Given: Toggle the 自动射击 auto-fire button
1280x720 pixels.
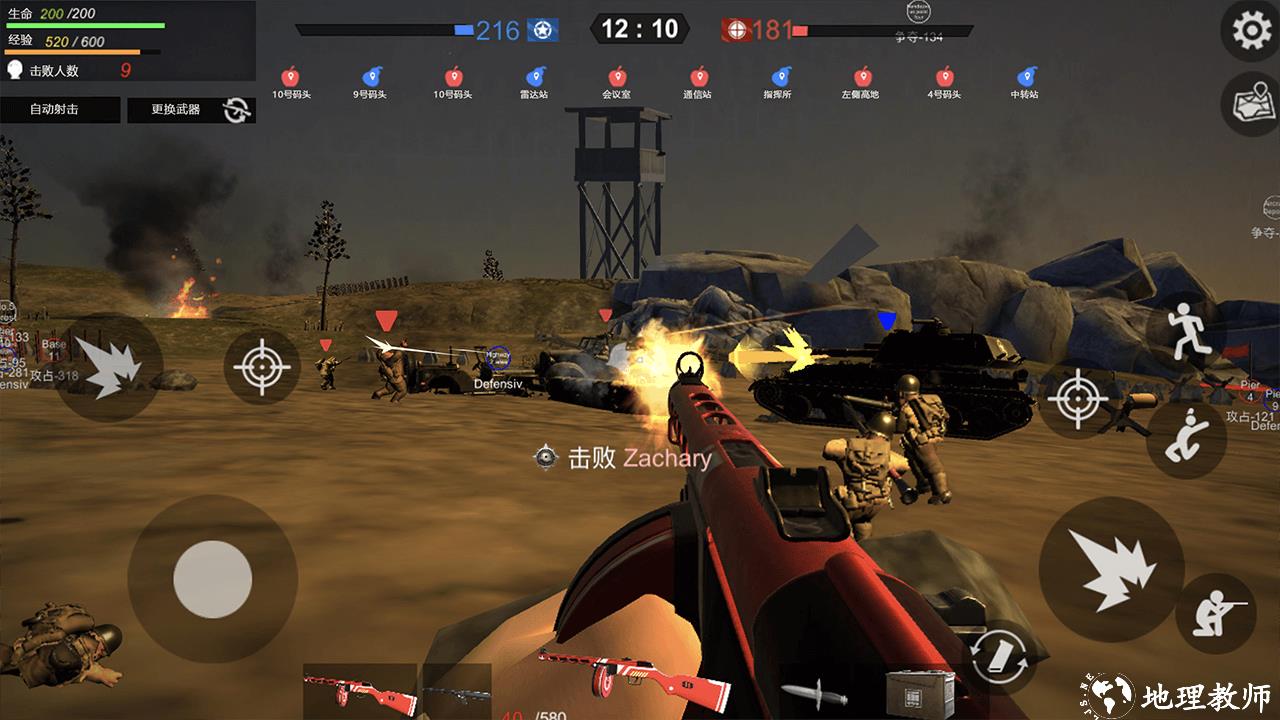Looking at the screenshot, I should coord(60,109).
